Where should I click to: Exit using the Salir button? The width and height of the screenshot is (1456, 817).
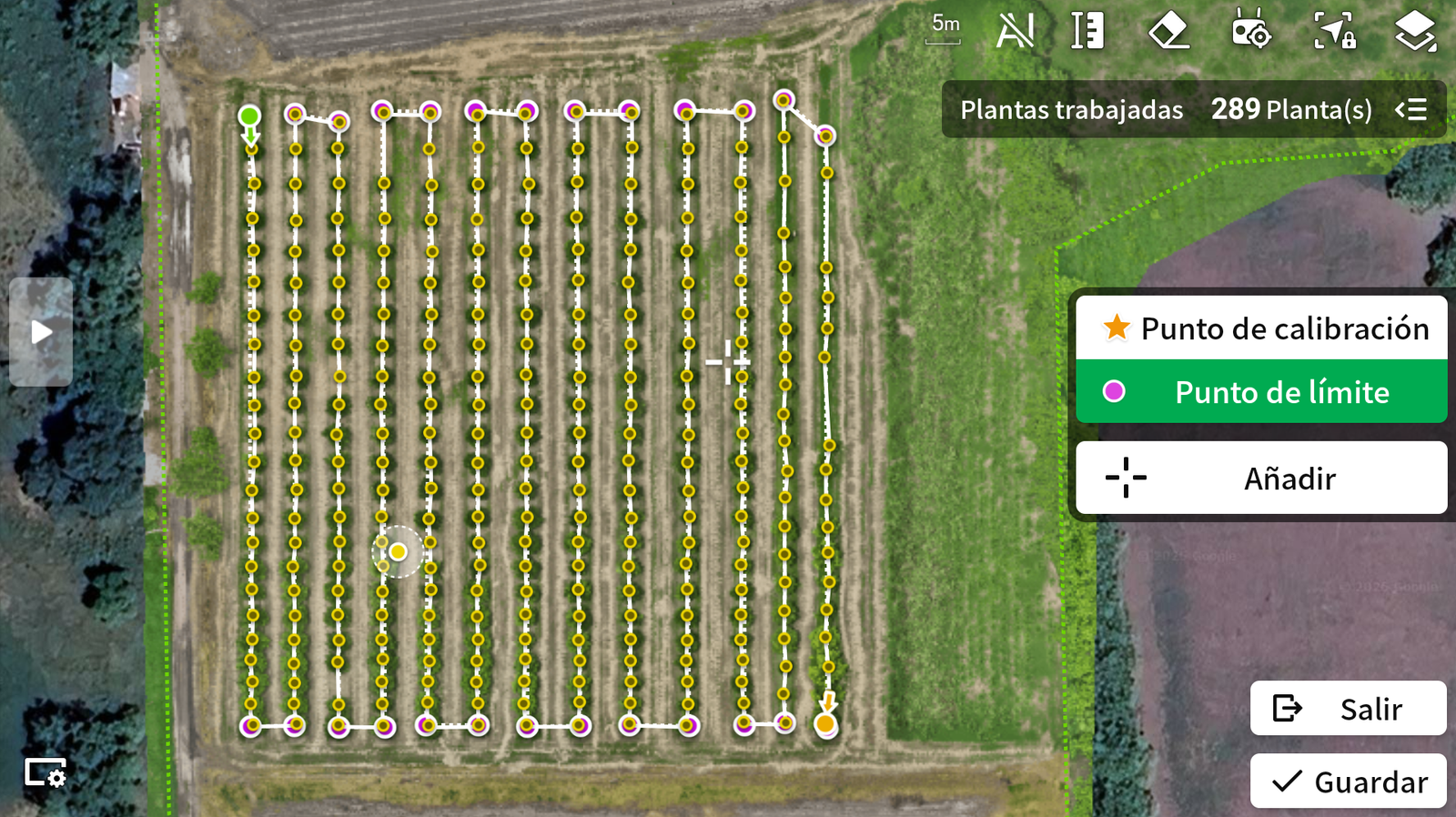pos(1348,709)
